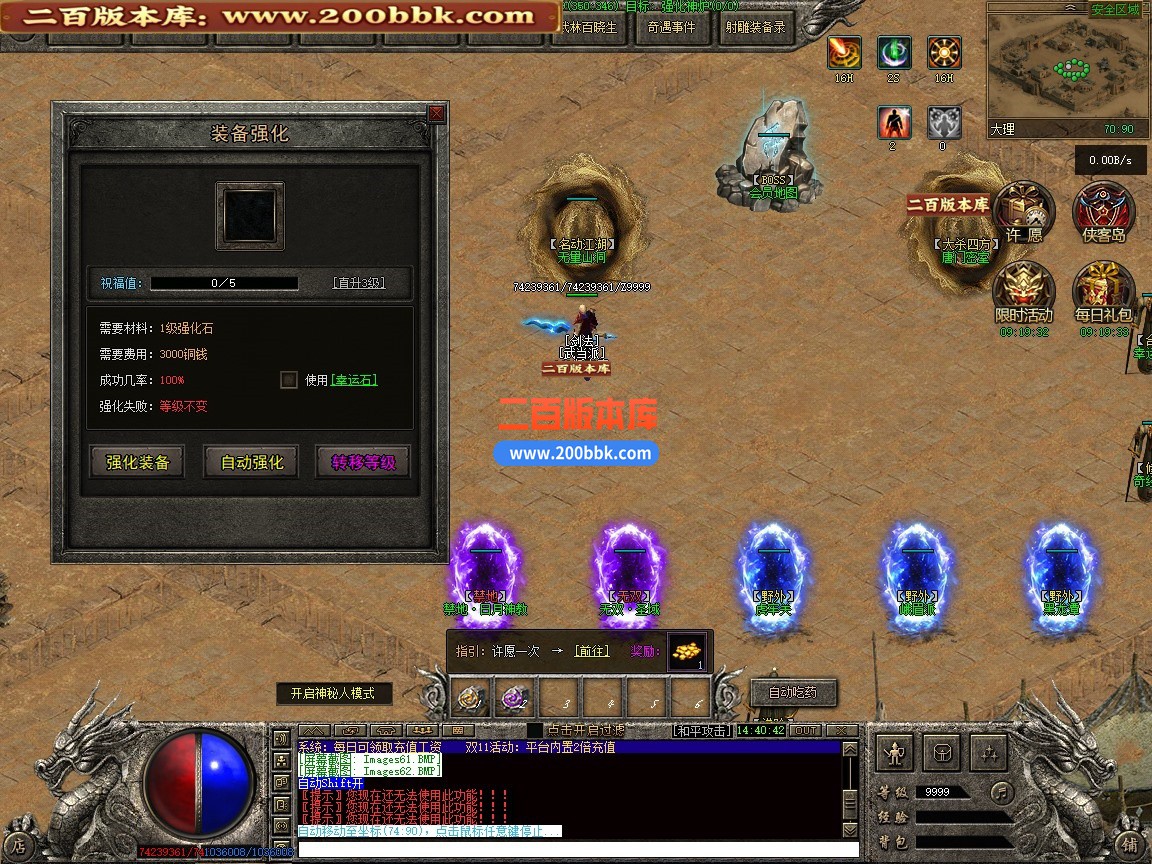Image resolution: width=1152 pixels, height=864 pixels.
Task: Close the 装备强化 enhancement window
Action: point(436,114)
